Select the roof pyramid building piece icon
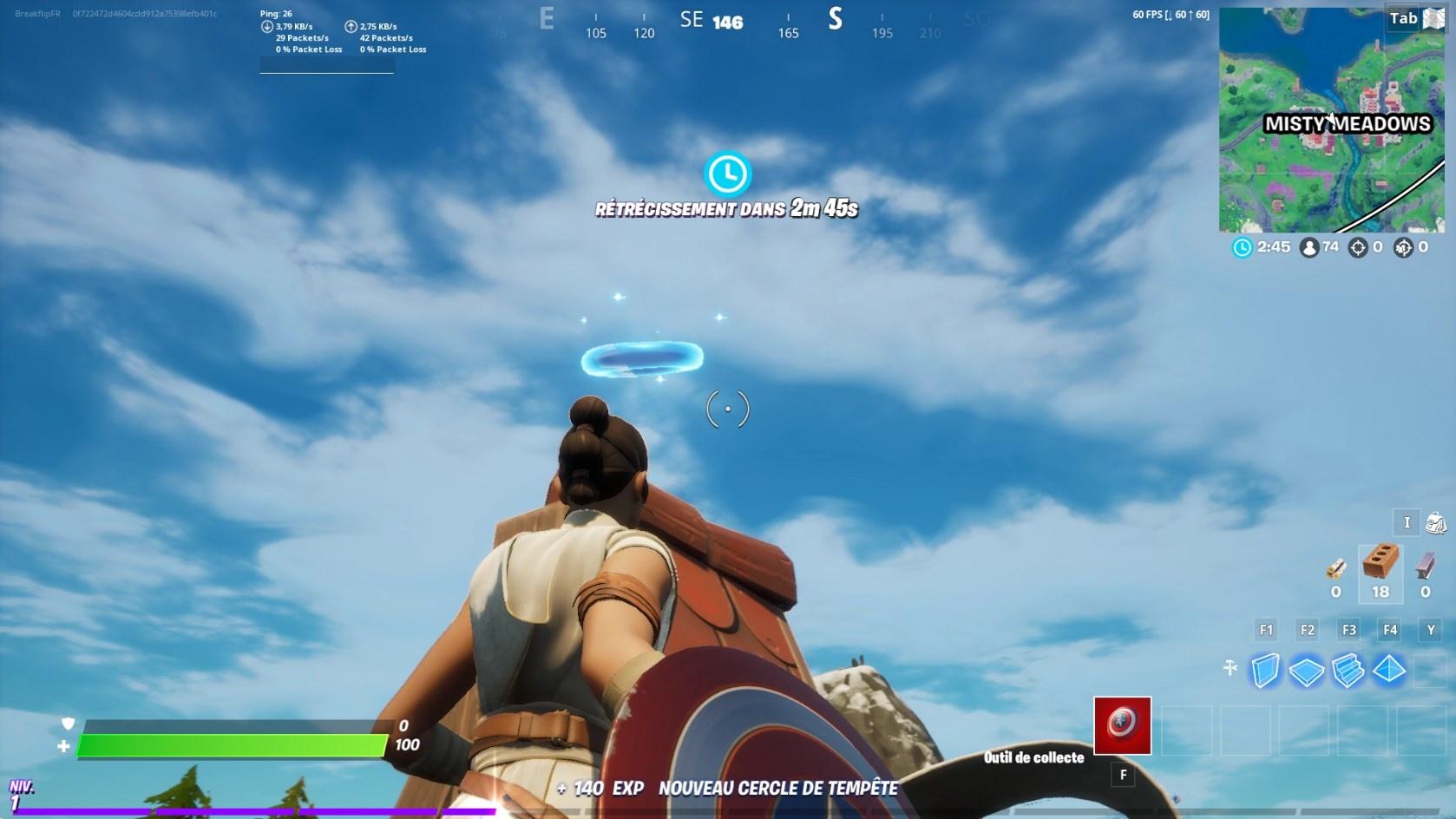 pos(1388,669)
